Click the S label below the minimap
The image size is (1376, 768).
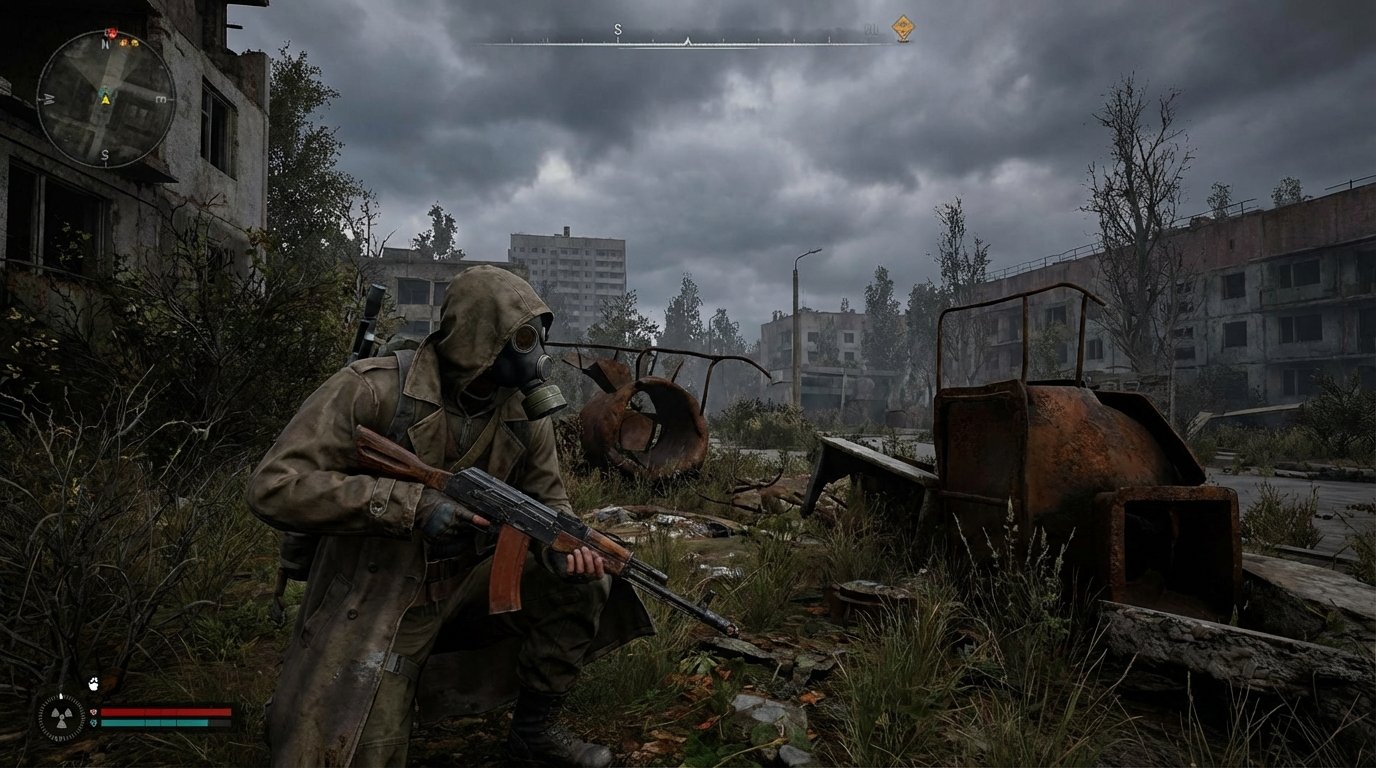pyautogui.click(x=104, y=153)
